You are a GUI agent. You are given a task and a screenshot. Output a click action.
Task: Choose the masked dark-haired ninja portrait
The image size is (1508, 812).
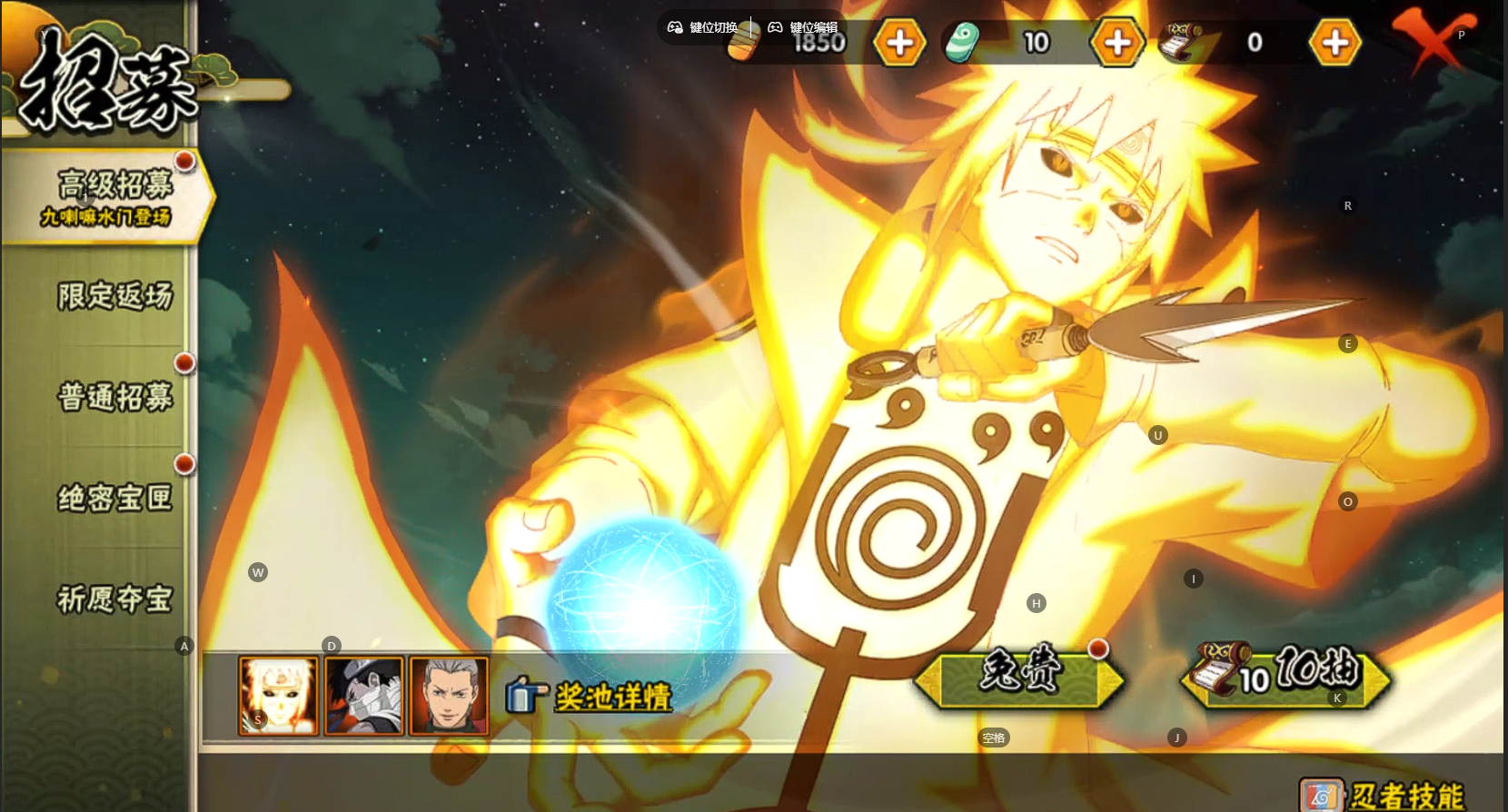click(363, 696)
